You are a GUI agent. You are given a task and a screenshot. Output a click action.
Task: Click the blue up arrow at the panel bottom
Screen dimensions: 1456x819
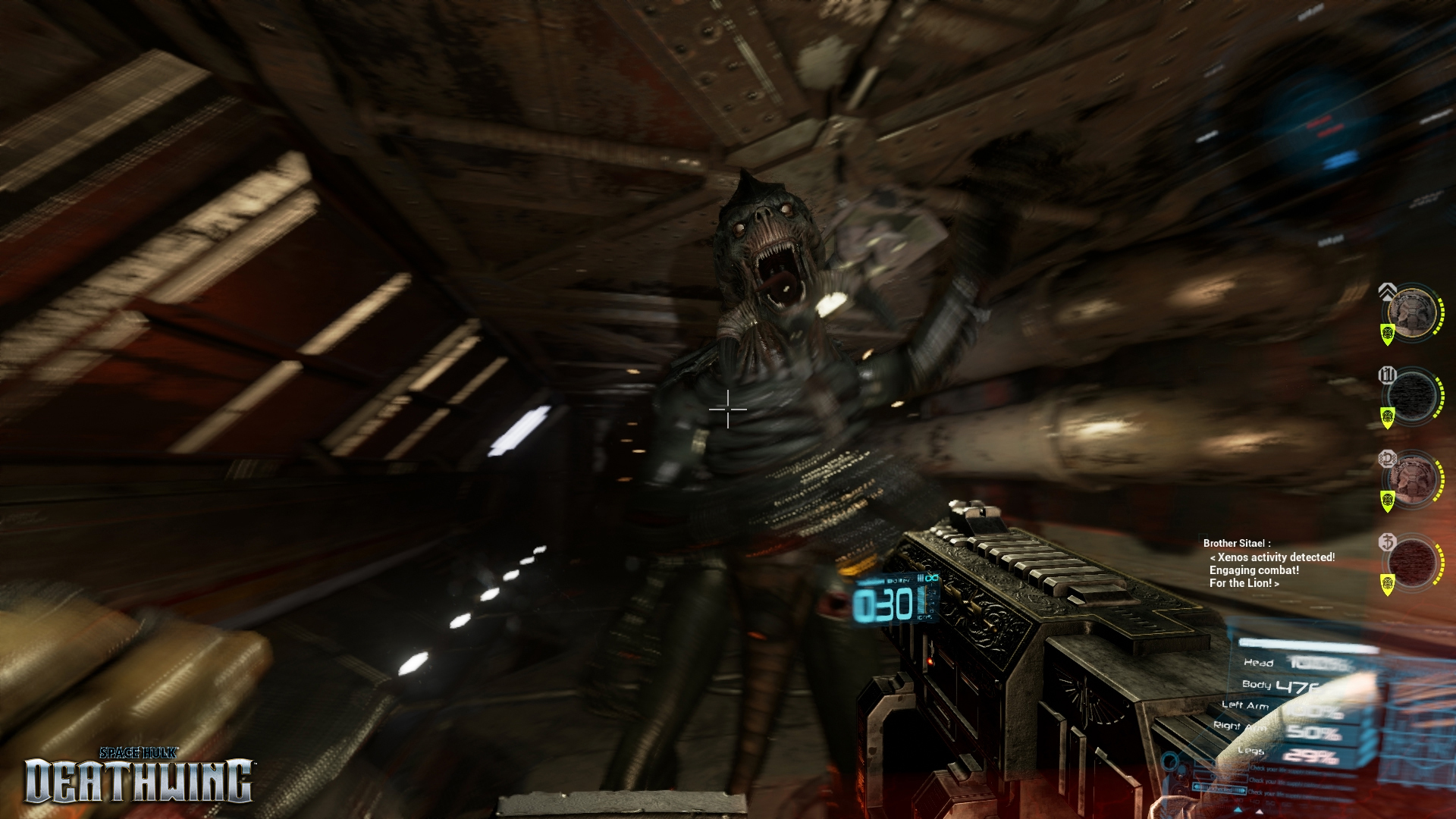tap(1237, 811)
